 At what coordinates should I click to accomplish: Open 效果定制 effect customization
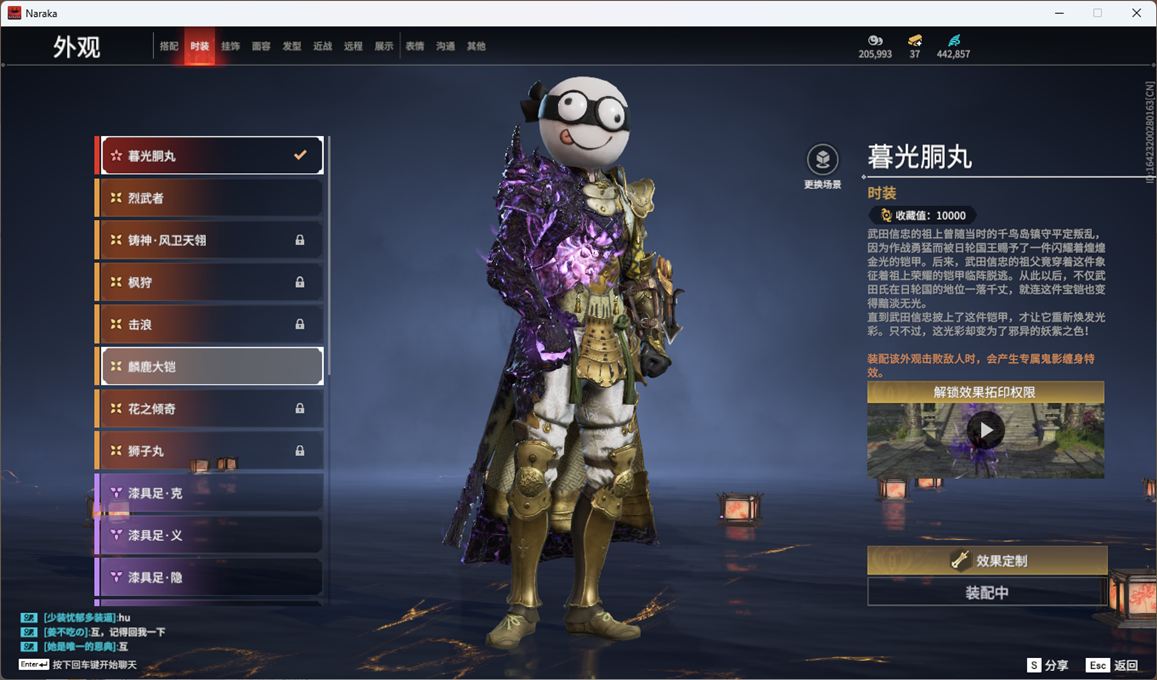pyautogui.click(x=987, y=561)
